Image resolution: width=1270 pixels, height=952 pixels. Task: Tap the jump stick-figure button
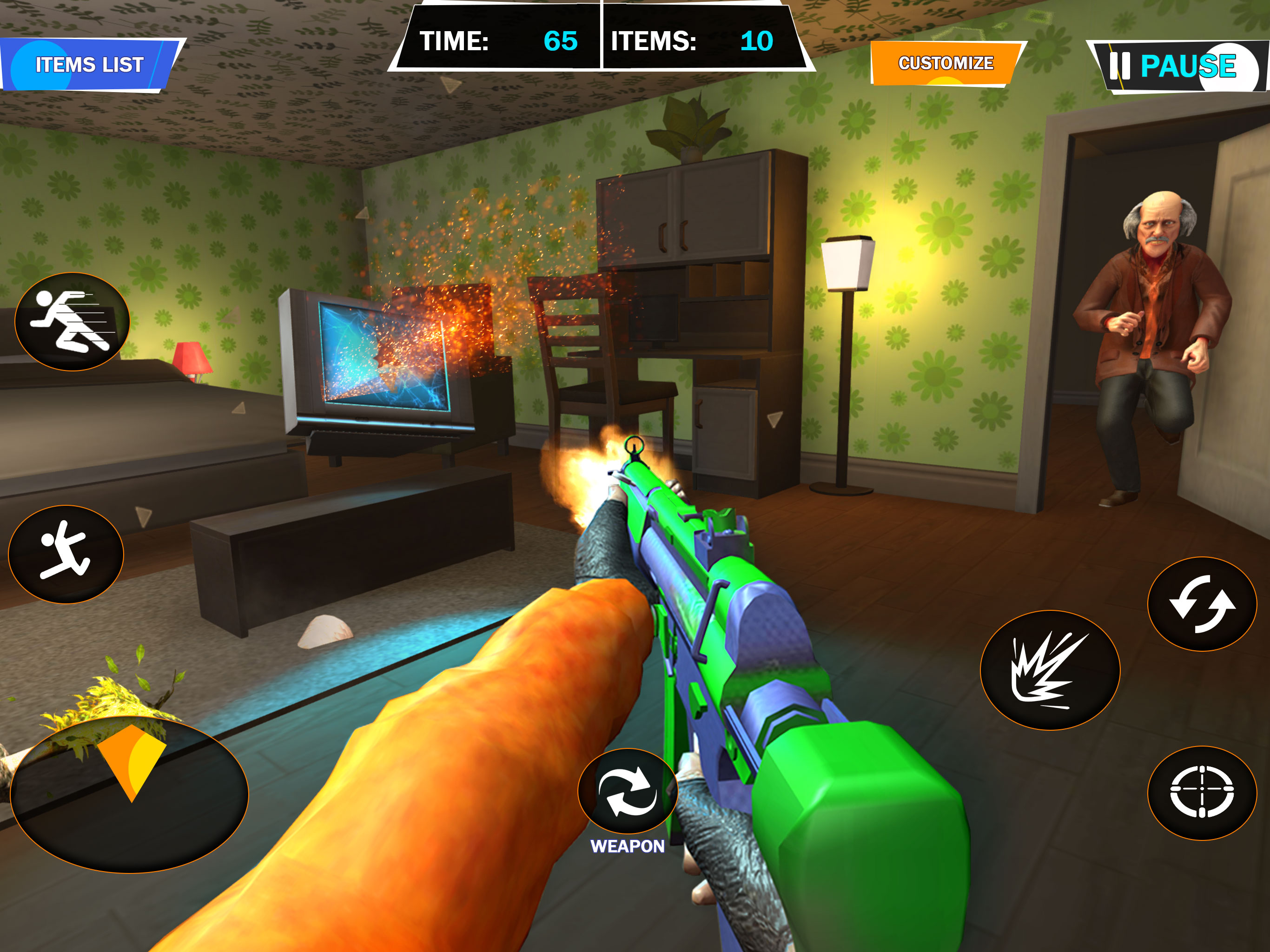tap(66, 554)
